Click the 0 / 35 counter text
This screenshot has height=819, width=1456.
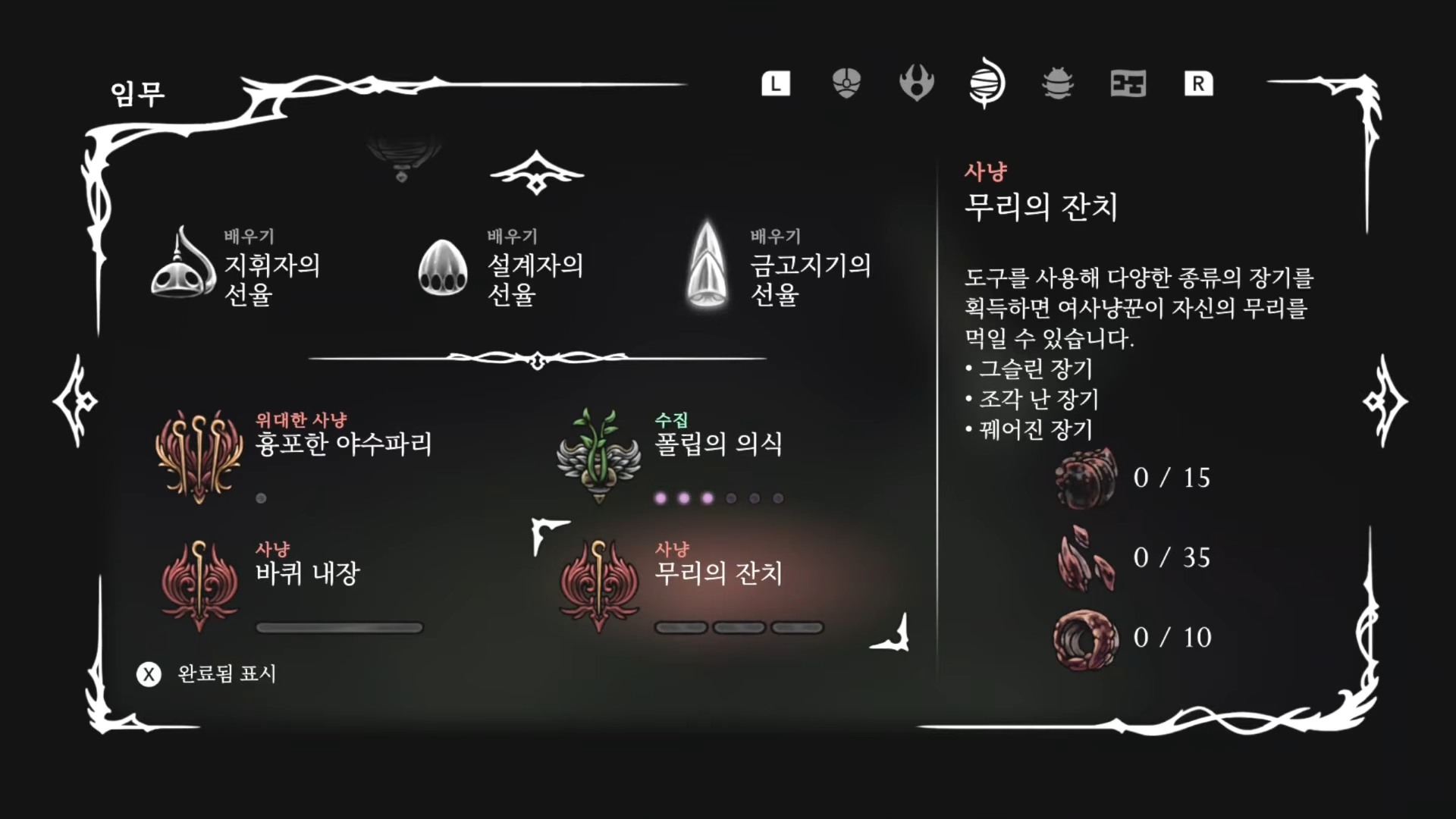click(x=1170, y=557)
